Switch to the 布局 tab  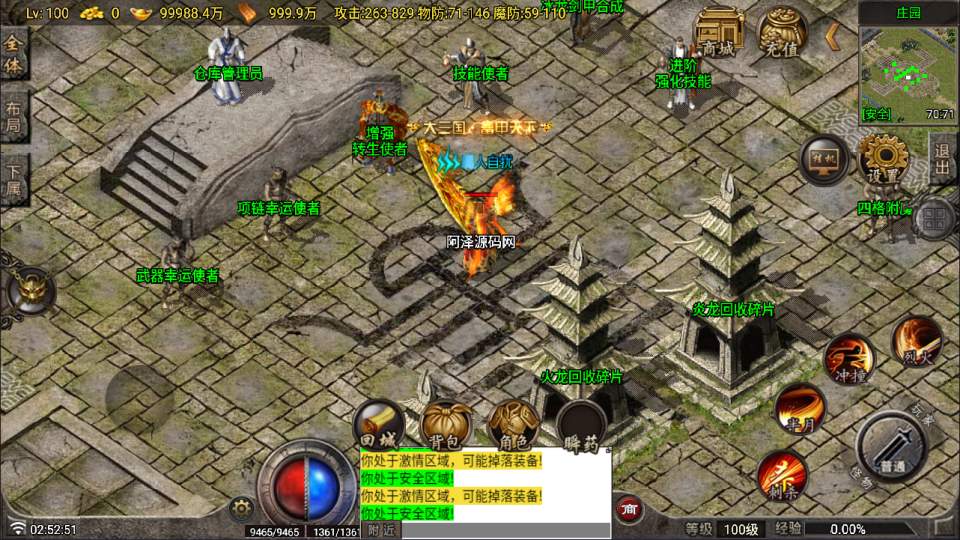[x=13, y=118]
